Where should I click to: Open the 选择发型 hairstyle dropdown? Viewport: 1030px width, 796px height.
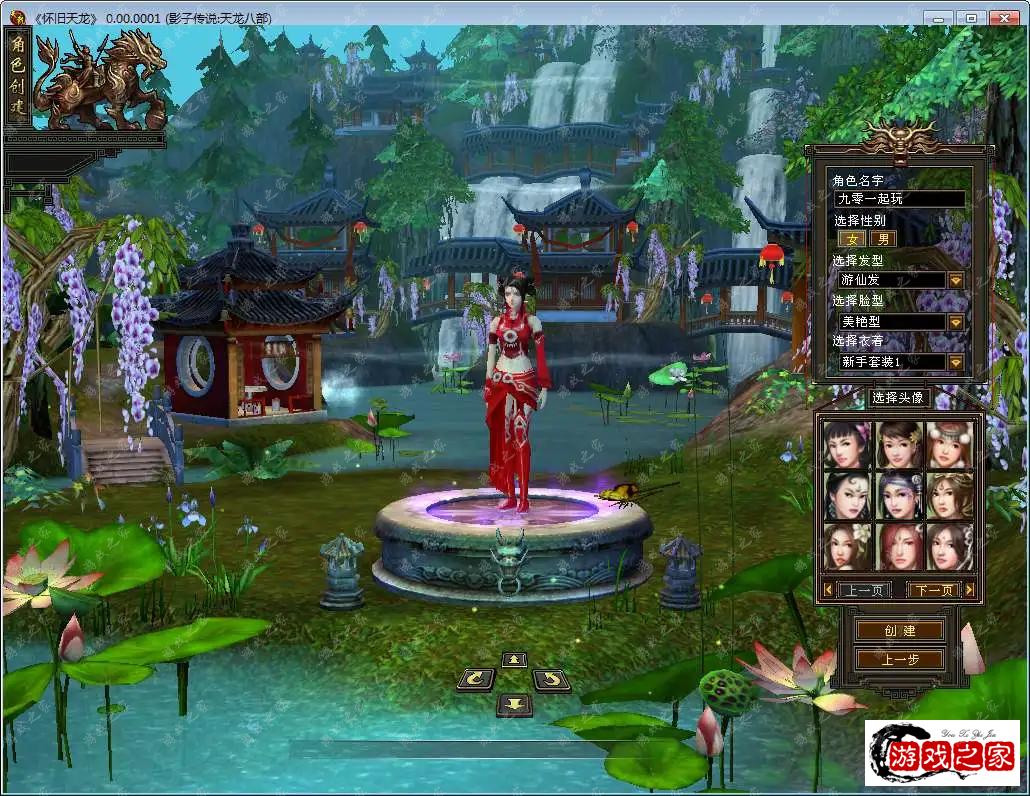(955, 281)
